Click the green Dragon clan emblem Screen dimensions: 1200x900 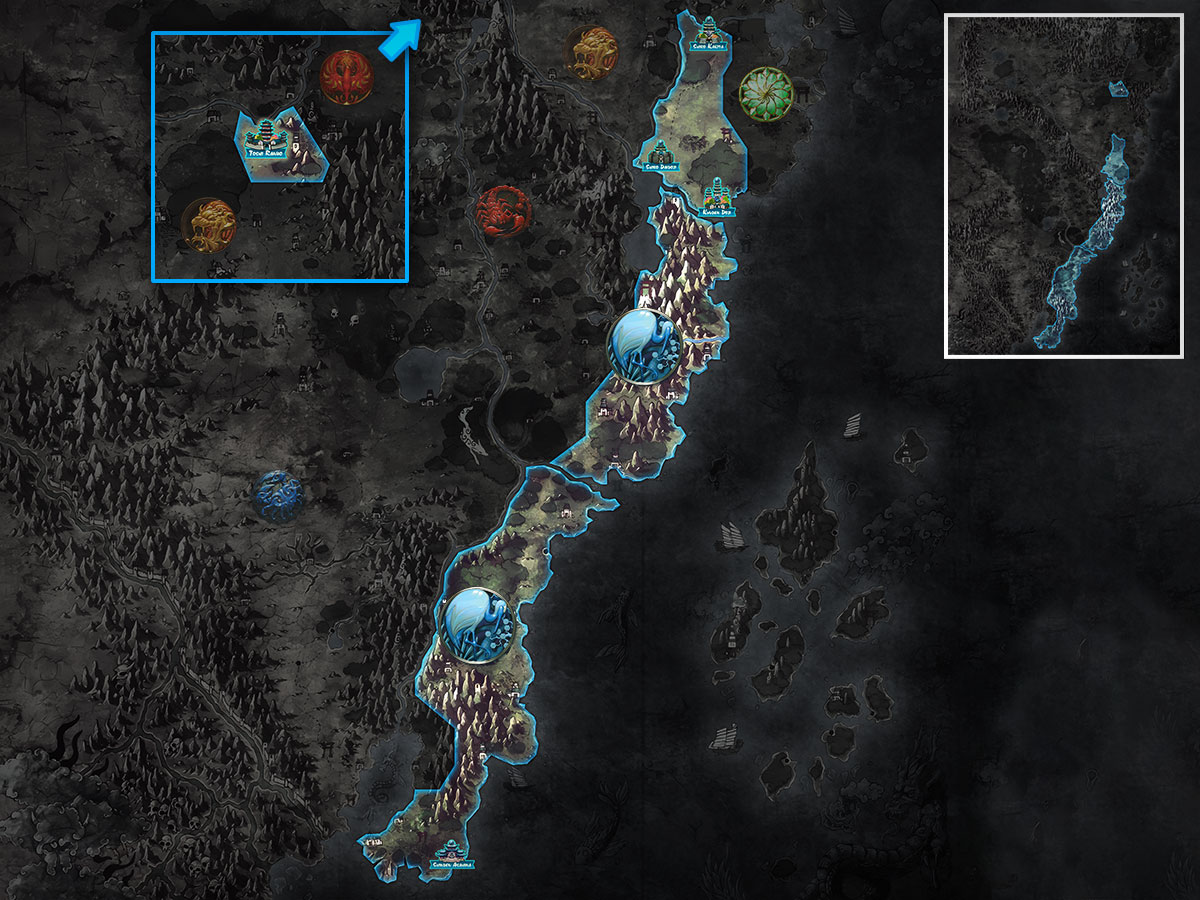coord(766,93)
